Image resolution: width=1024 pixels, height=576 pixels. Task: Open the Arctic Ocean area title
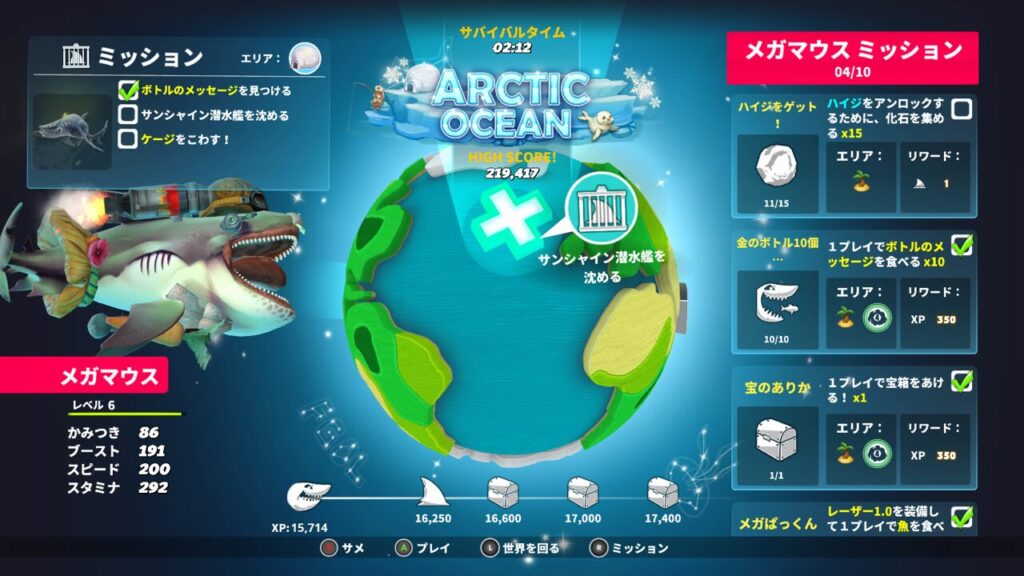(511, 105)
